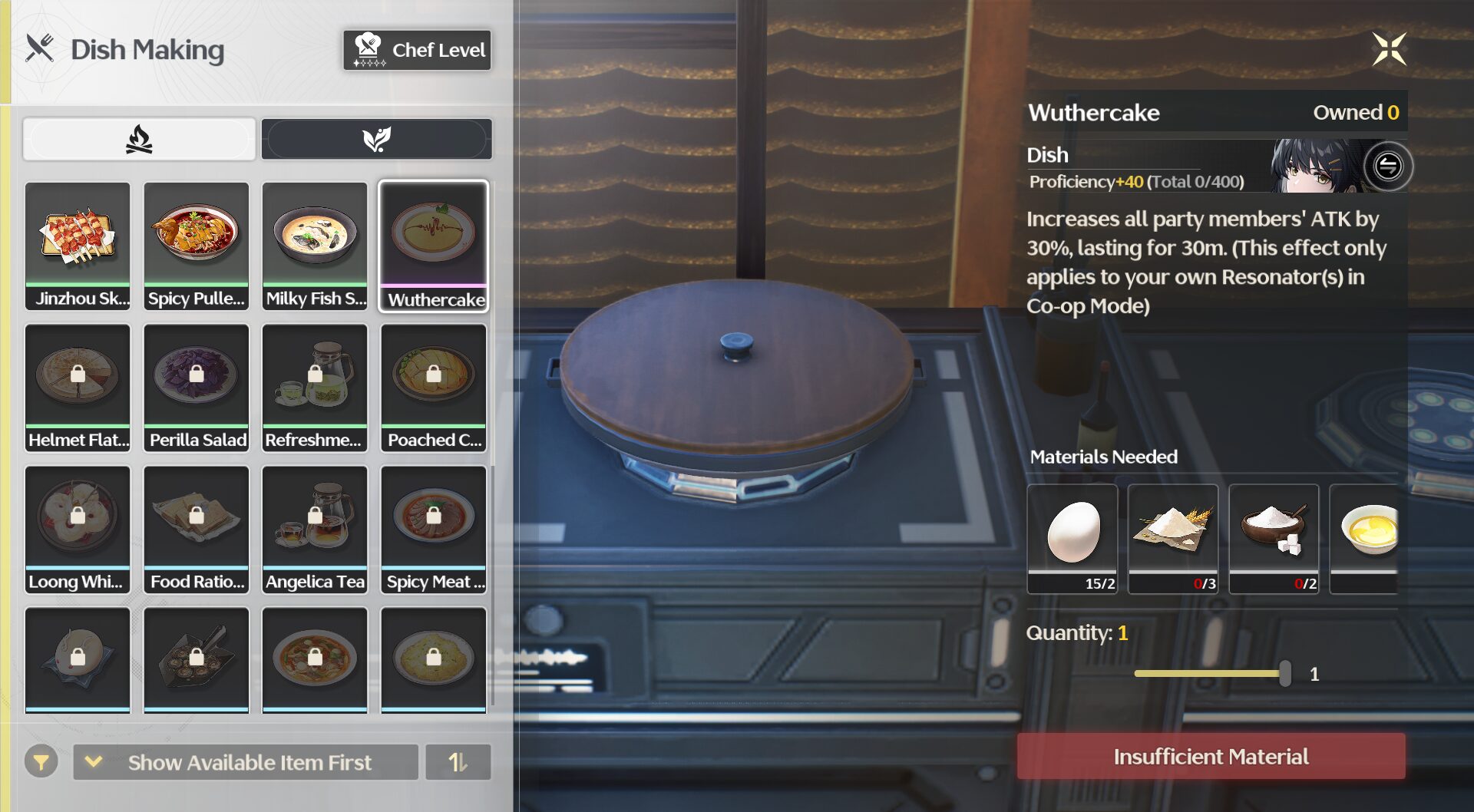
Task: Switch to the leaf processing tab
Action: 376,140
